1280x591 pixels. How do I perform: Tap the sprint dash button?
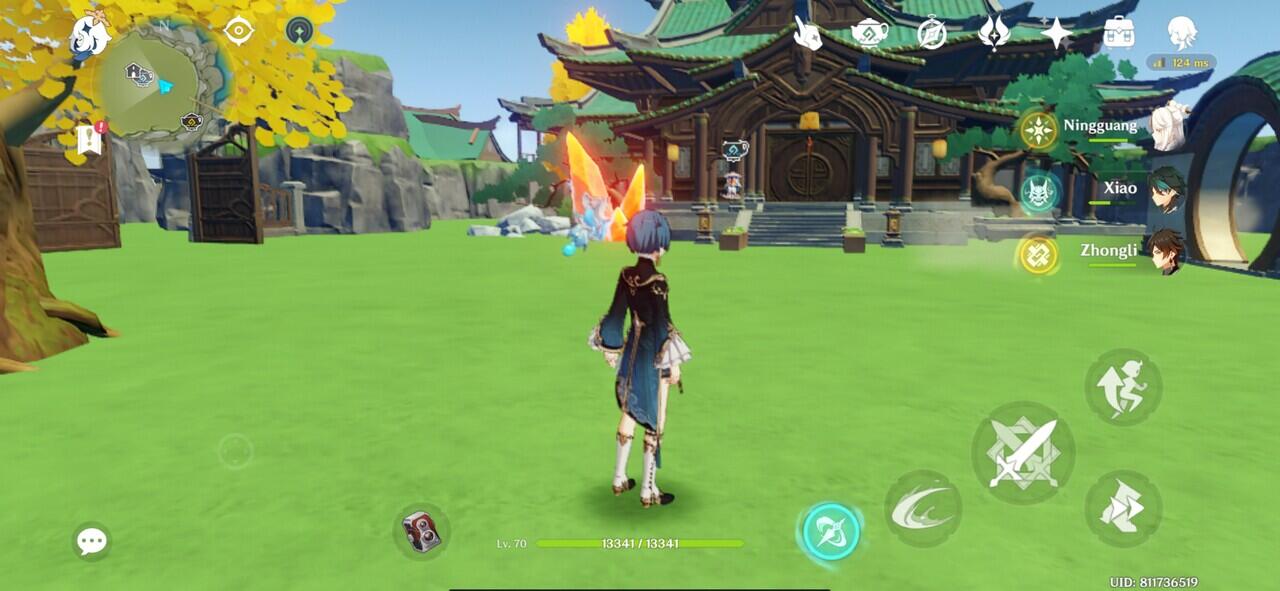click(x=1123, y=508)
